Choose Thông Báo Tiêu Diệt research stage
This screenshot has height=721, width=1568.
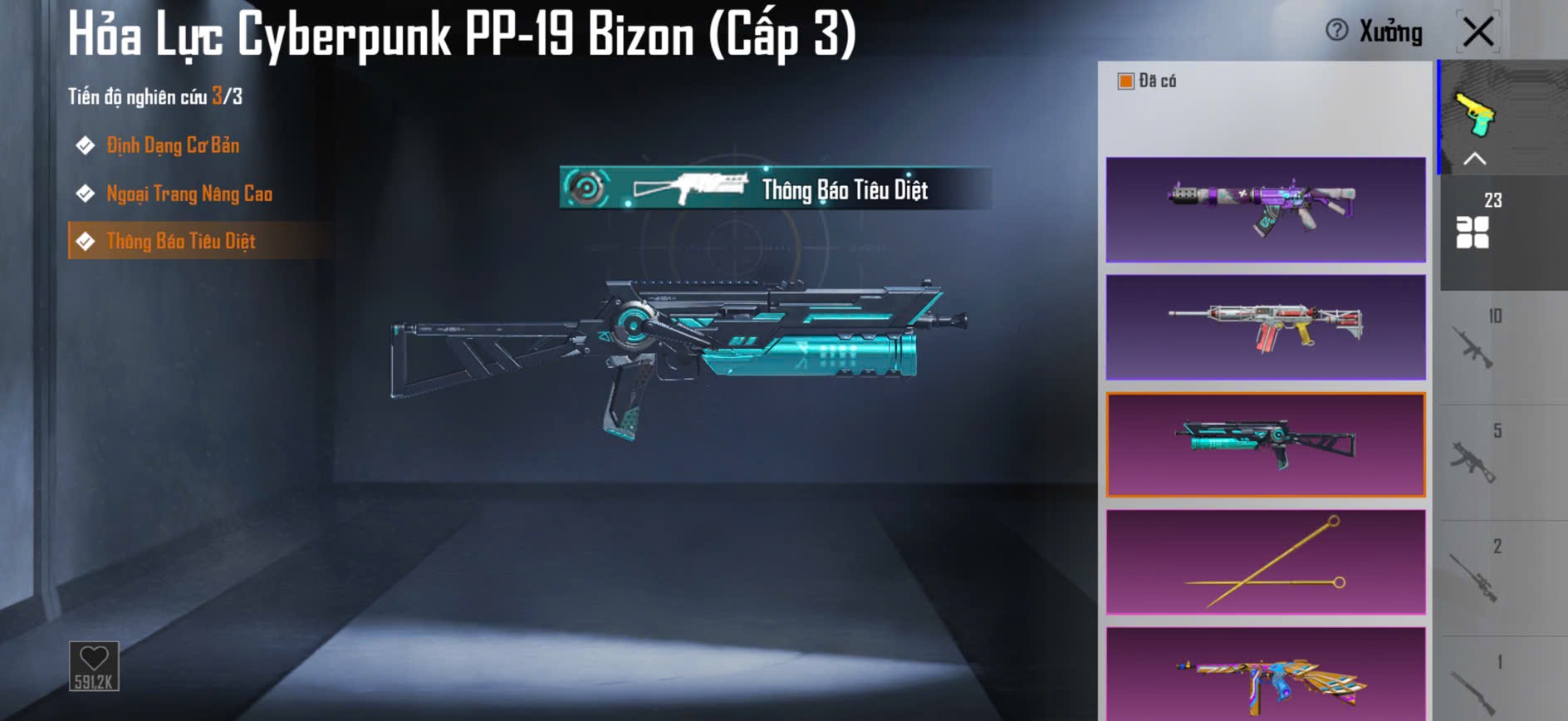tap(180, 242)
